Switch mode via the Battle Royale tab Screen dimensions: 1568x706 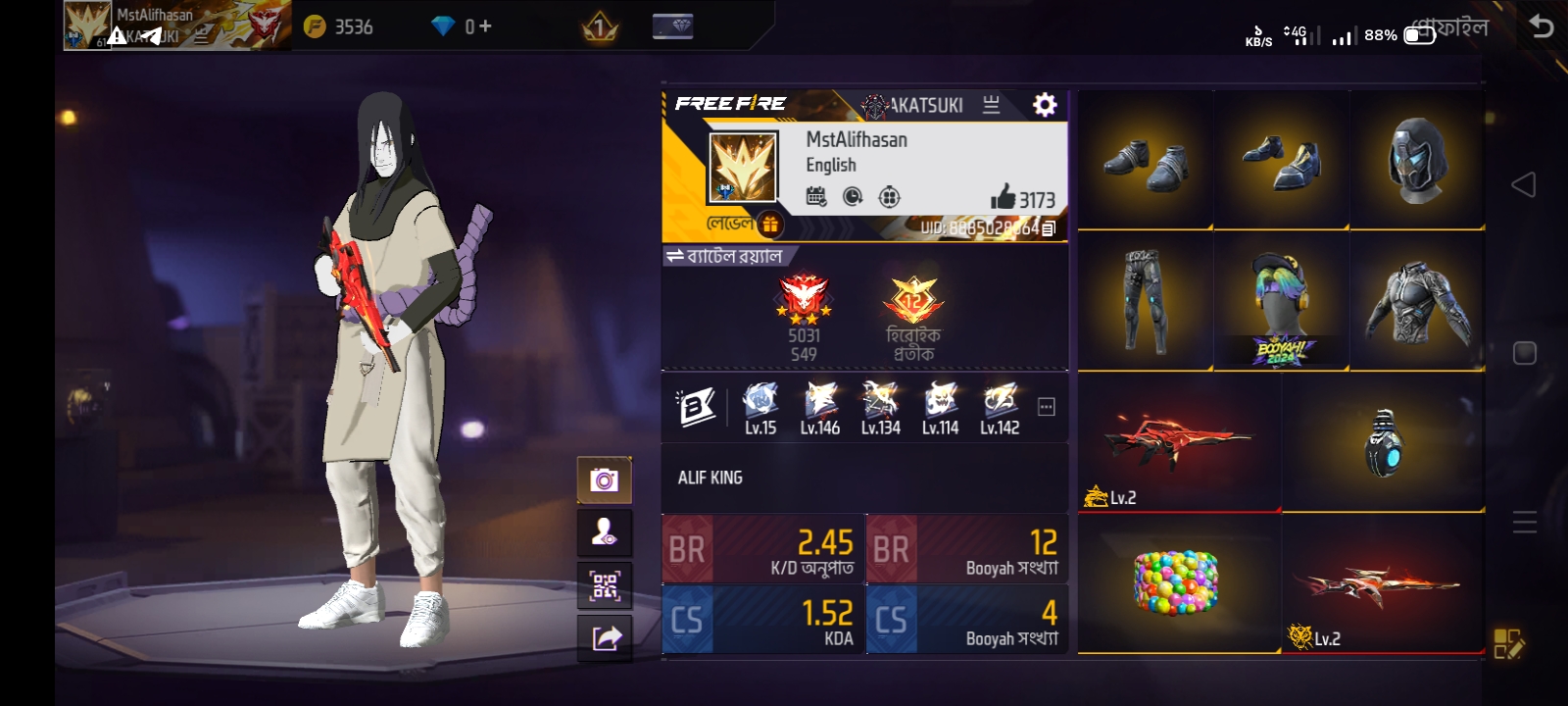pos(724,257)
